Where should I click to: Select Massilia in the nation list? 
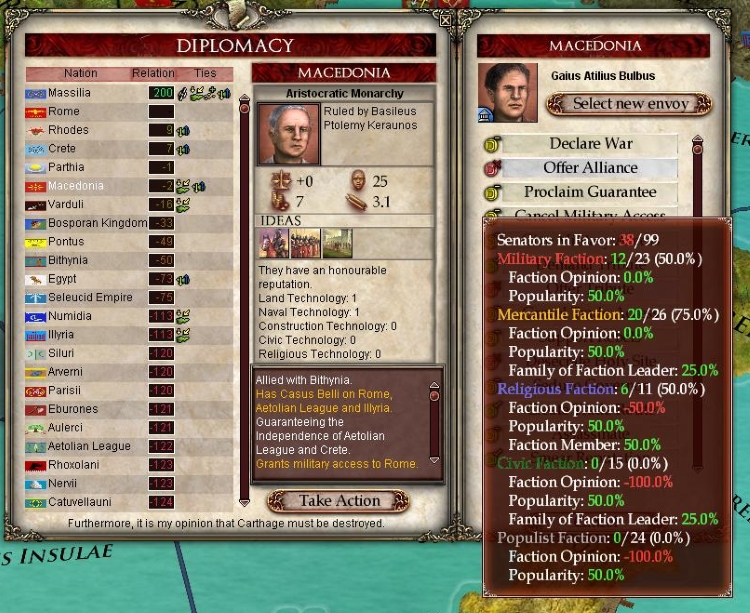click(69, 93)
